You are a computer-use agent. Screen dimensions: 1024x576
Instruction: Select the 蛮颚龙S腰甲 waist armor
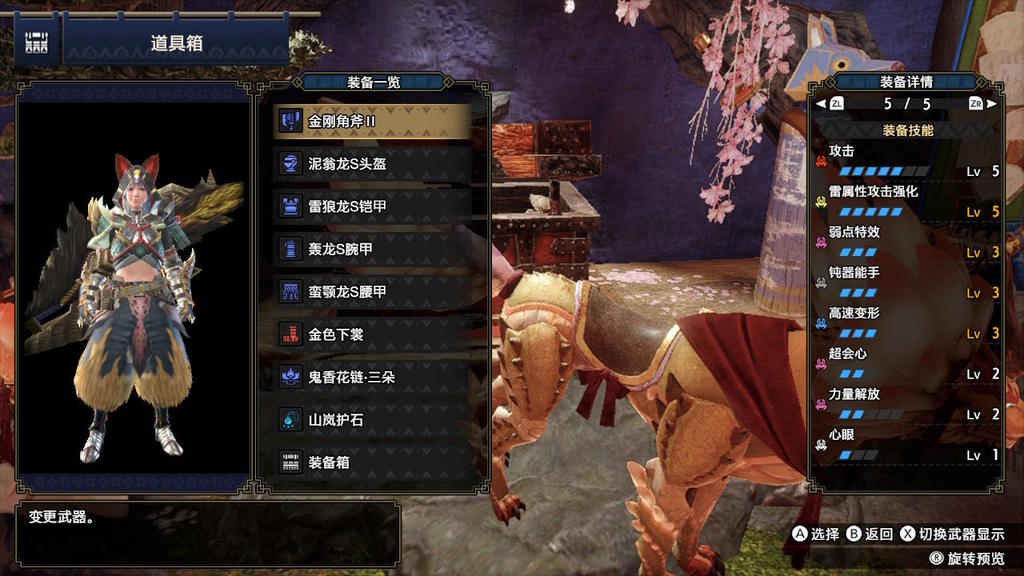(372, 291)
